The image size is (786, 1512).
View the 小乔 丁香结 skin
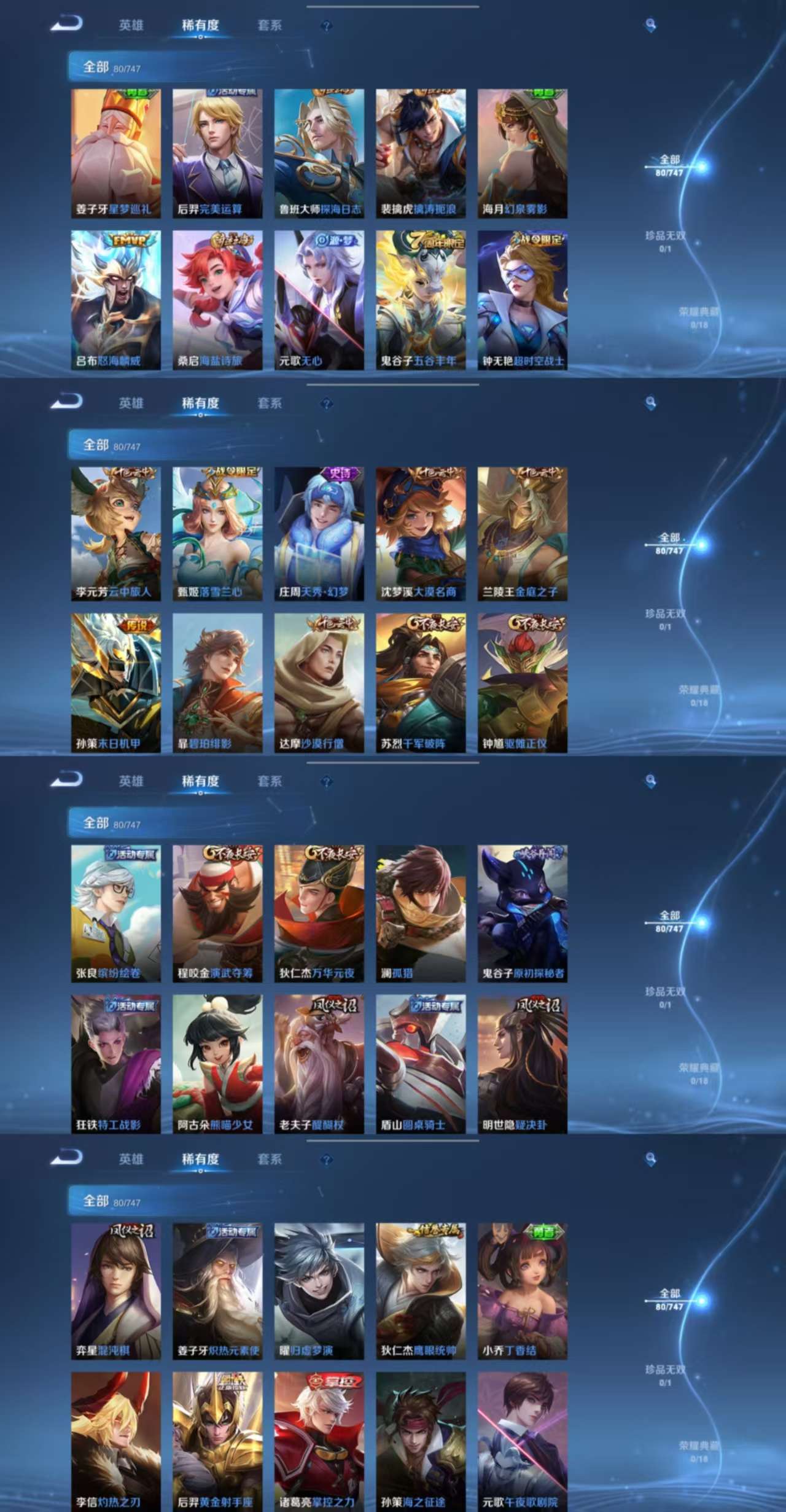point(522,1291)
